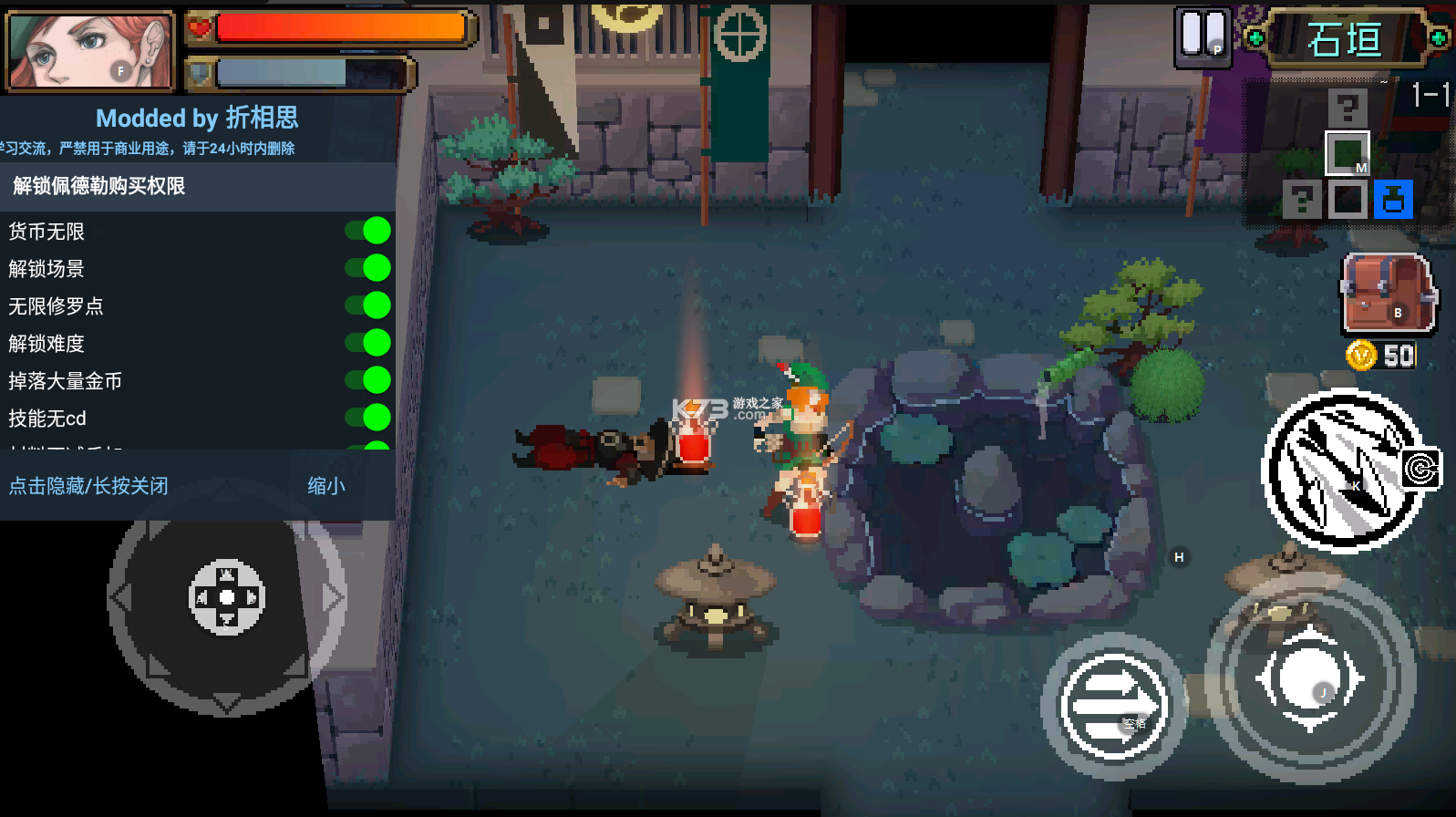
Task: Open the minimap current room tile
Action: 1347,153
